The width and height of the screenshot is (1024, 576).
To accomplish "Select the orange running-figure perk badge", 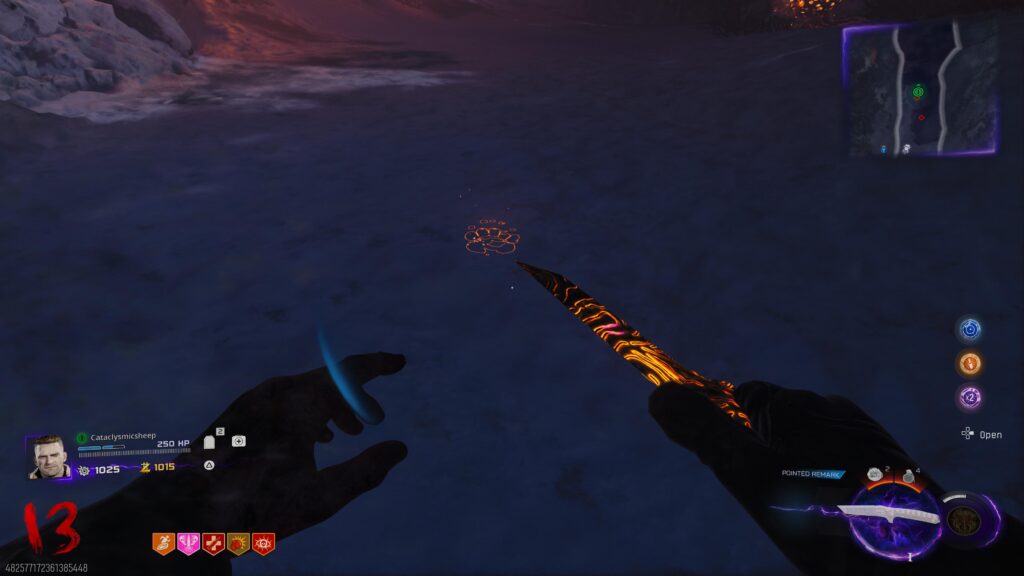I will (163, 543).
